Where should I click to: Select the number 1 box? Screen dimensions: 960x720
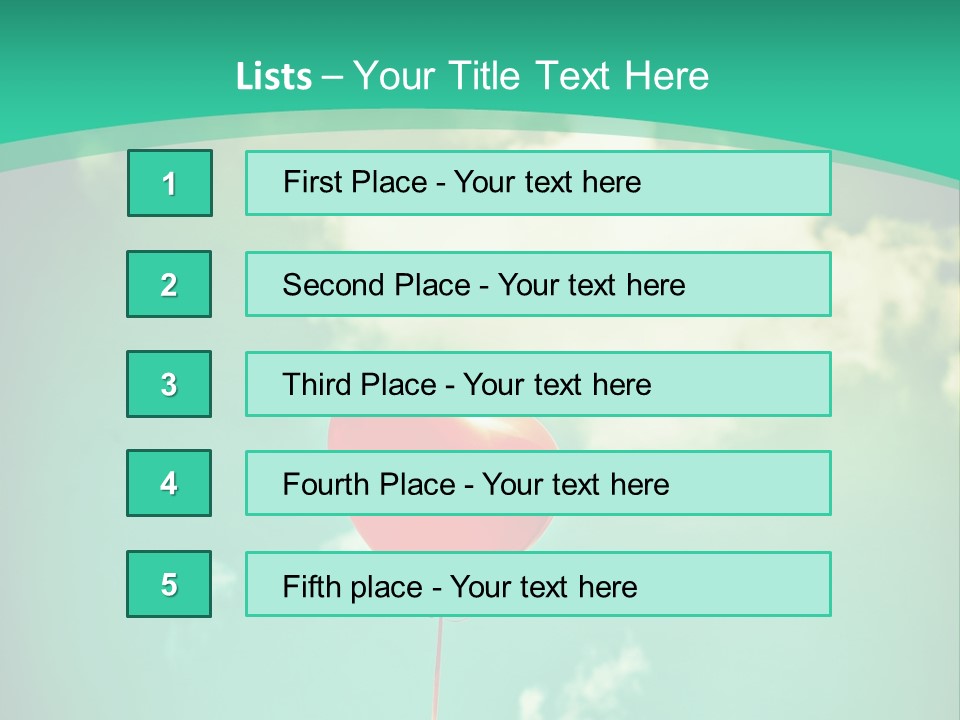click(170, 183)
